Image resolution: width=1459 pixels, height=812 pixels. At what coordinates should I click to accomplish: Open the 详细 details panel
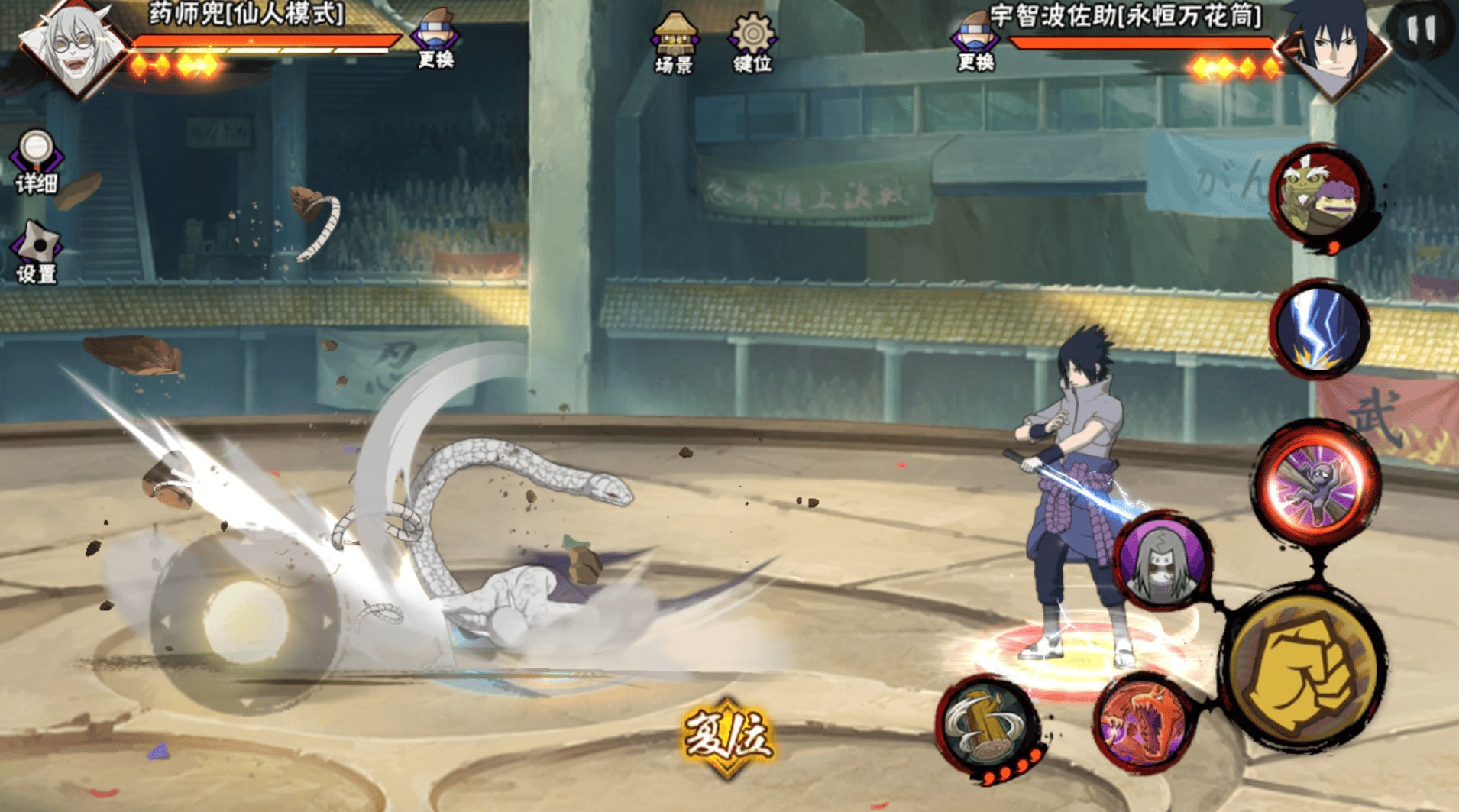(36, 162)
